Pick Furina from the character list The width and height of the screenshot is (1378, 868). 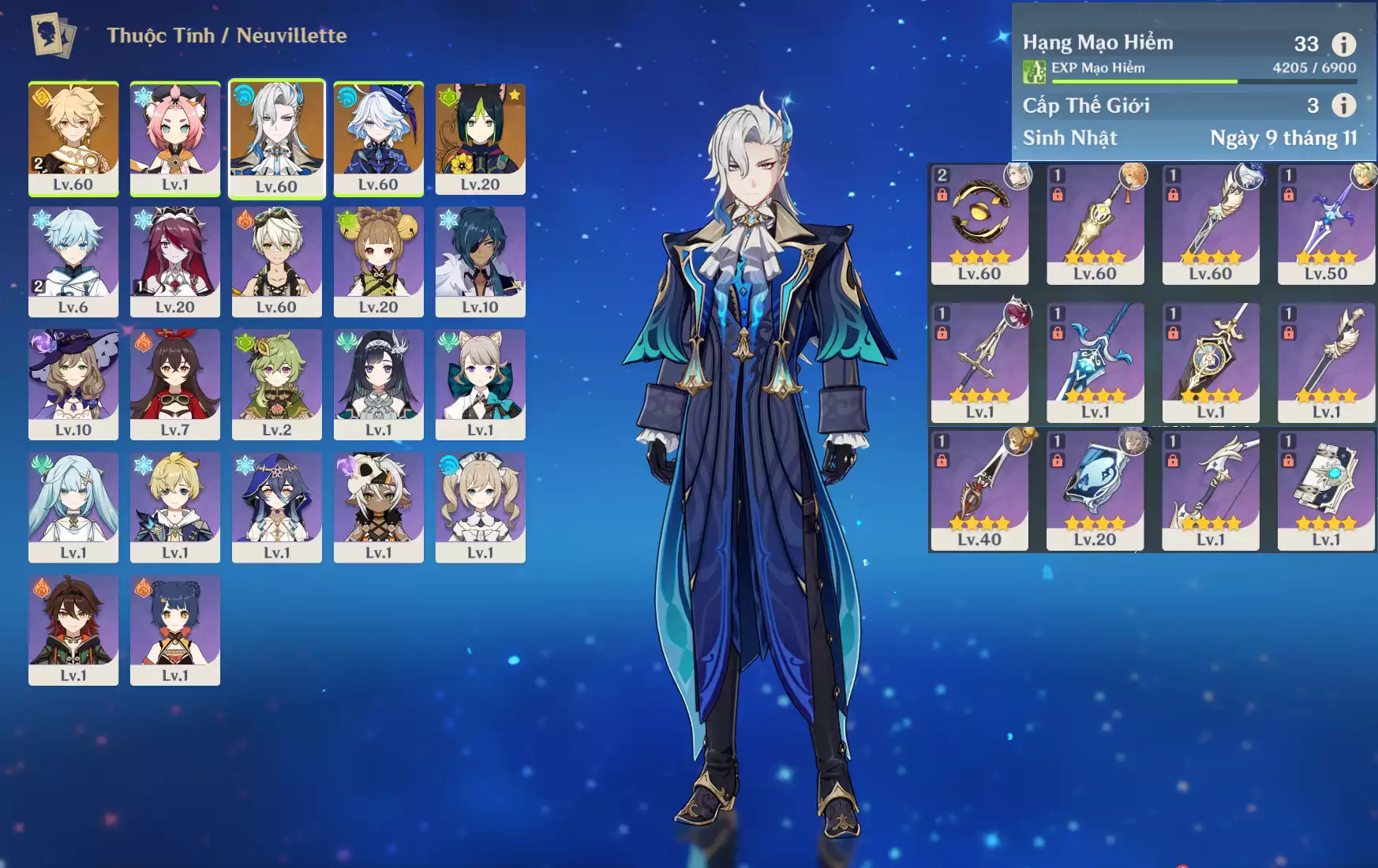tap(378, 138)
